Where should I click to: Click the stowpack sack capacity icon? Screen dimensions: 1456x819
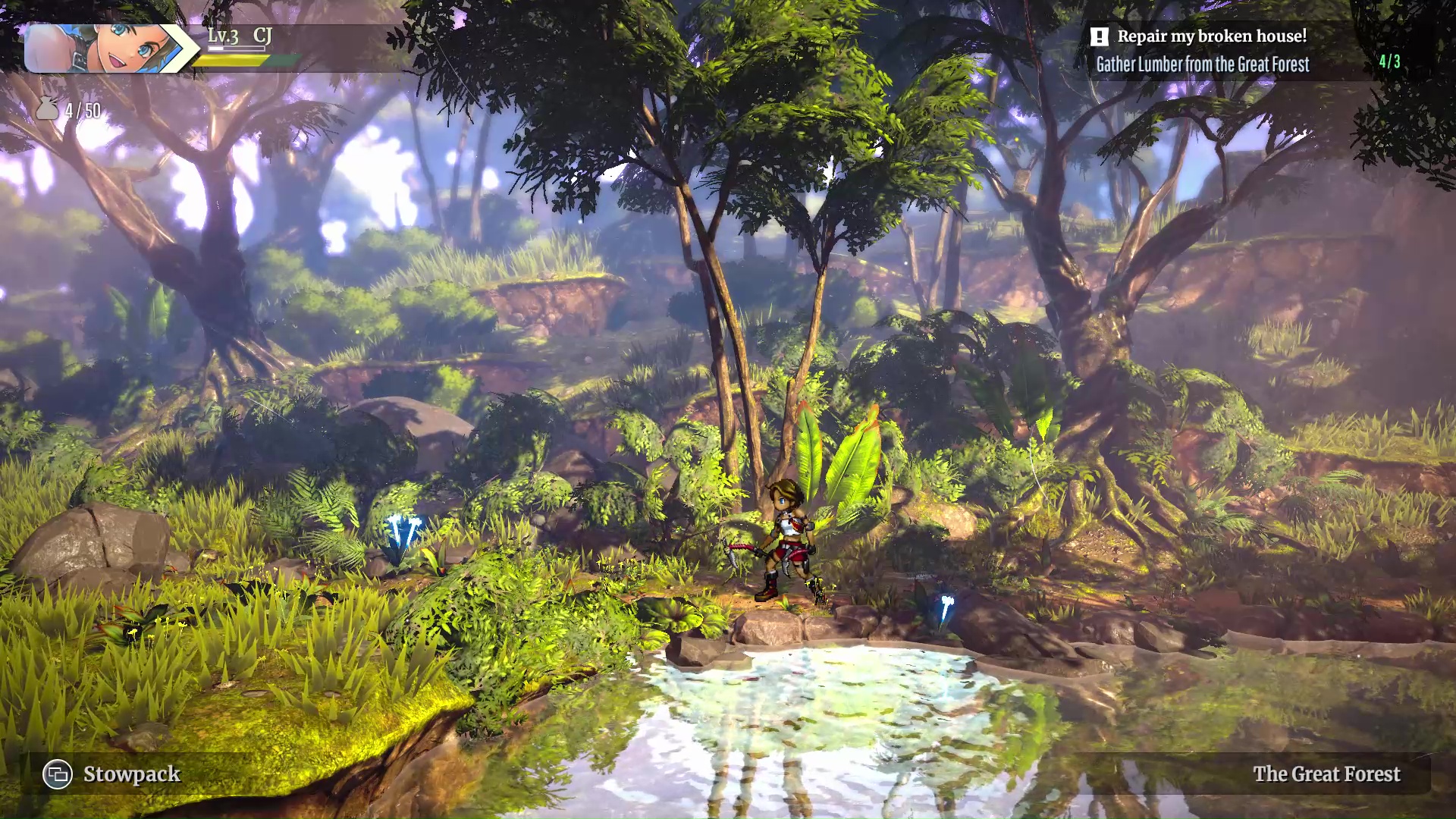click(x=47, y=108)
